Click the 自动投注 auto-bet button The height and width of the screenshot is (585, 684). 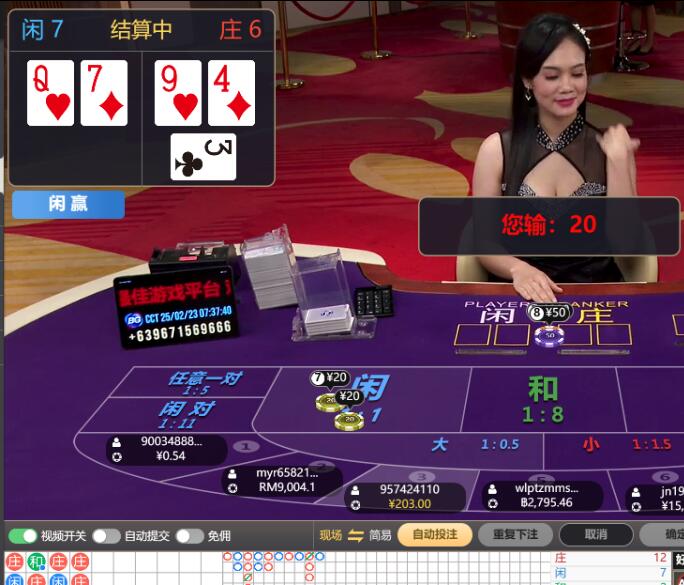[x=435, y=535]
